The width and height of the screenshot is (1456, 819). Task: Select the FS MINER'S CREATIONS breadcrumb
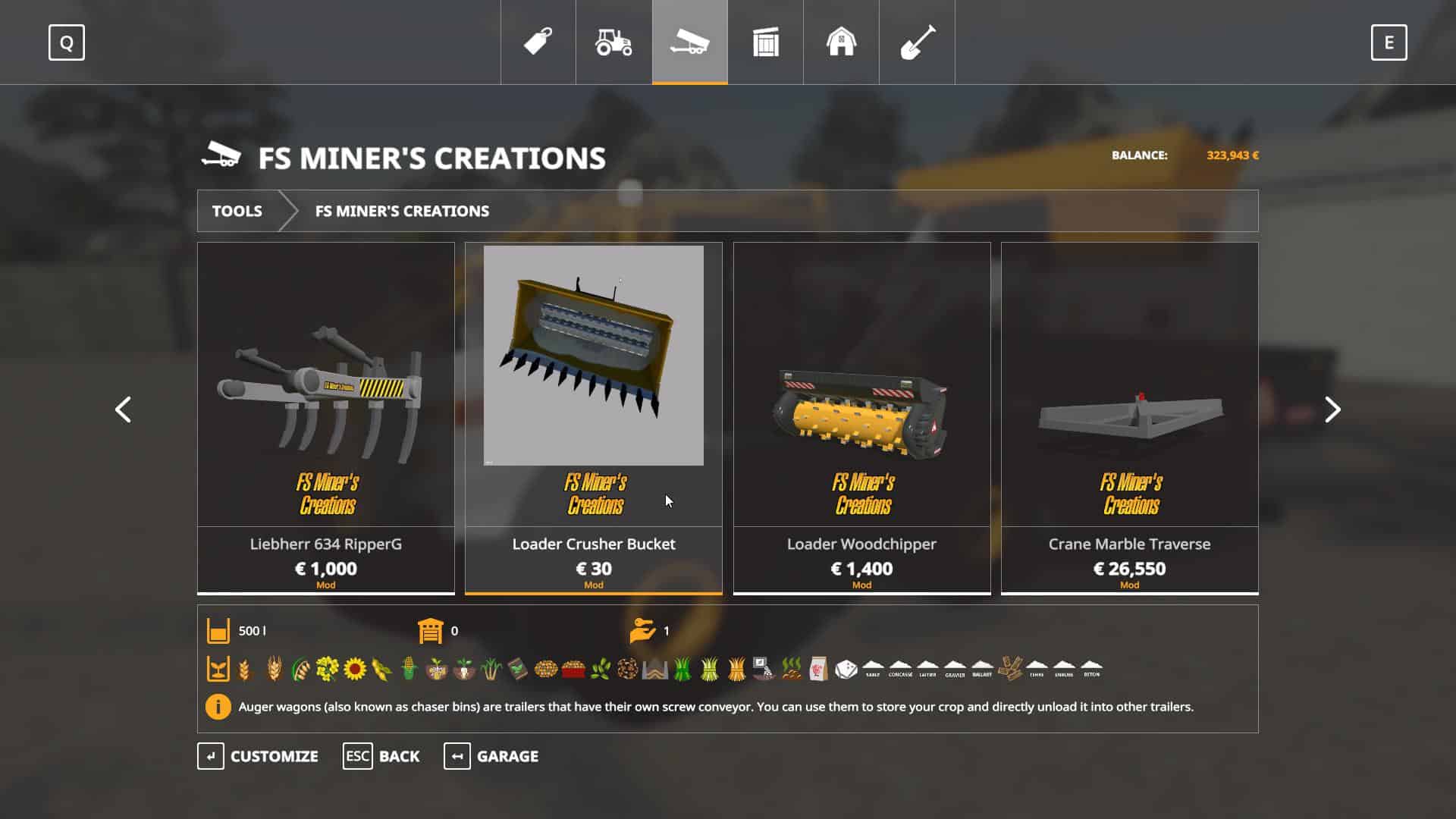pos(402,212)
